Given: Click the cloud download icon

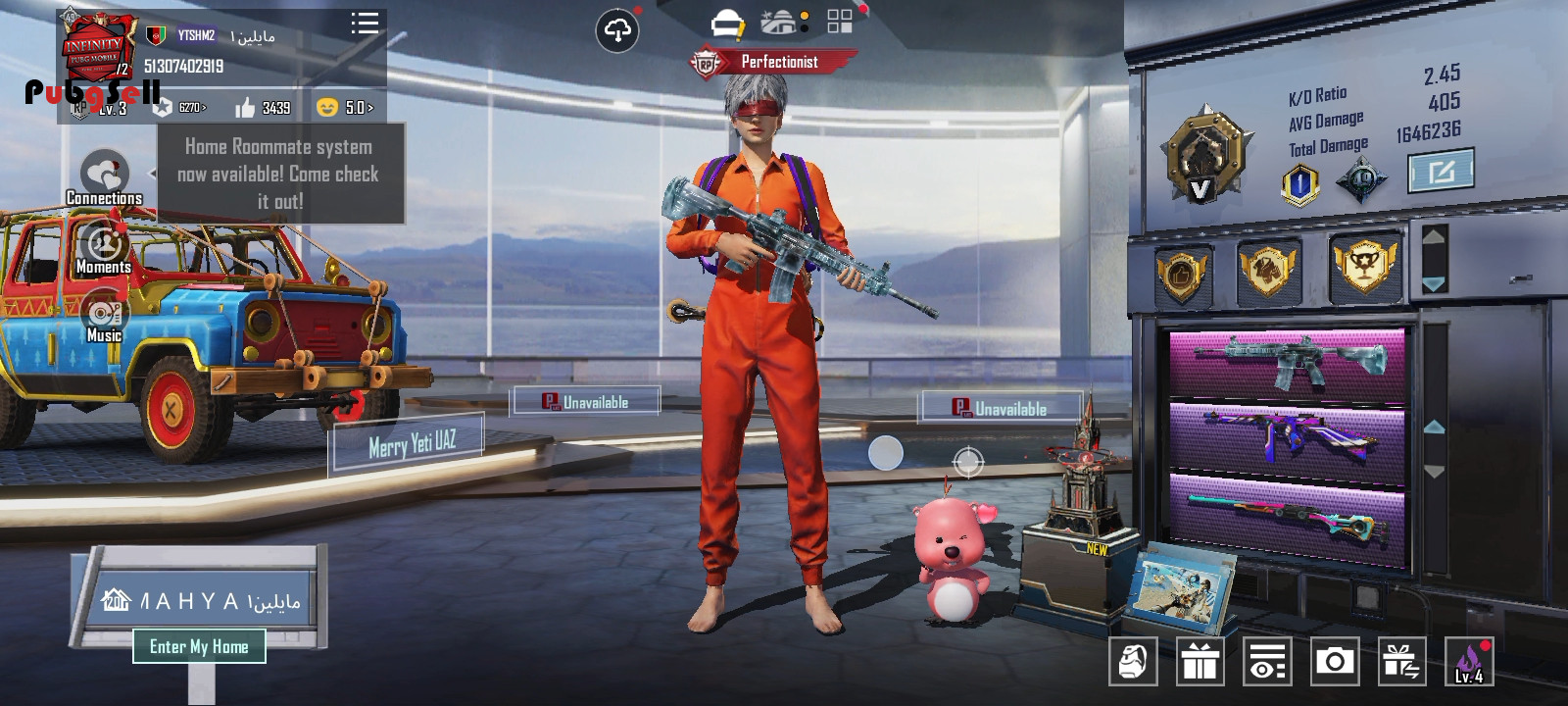Looking at the screenshot, I should pyautogui.click(x=617, y=31).
